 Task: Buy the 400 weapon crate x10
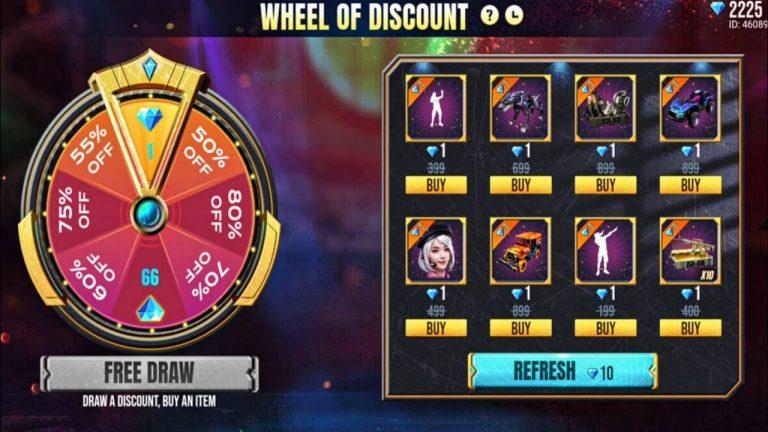coord(690,328)
